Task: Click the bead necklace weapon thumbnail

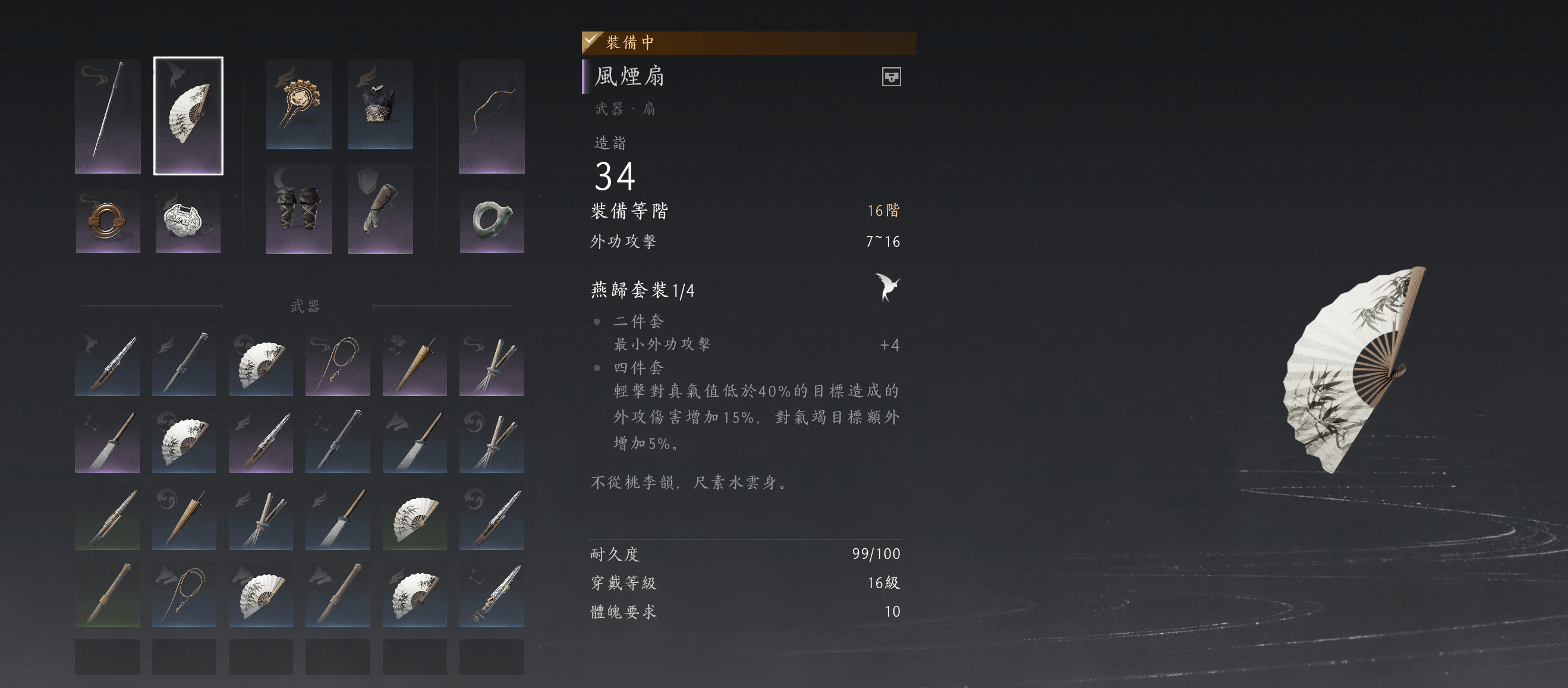Action: point(337,364)
